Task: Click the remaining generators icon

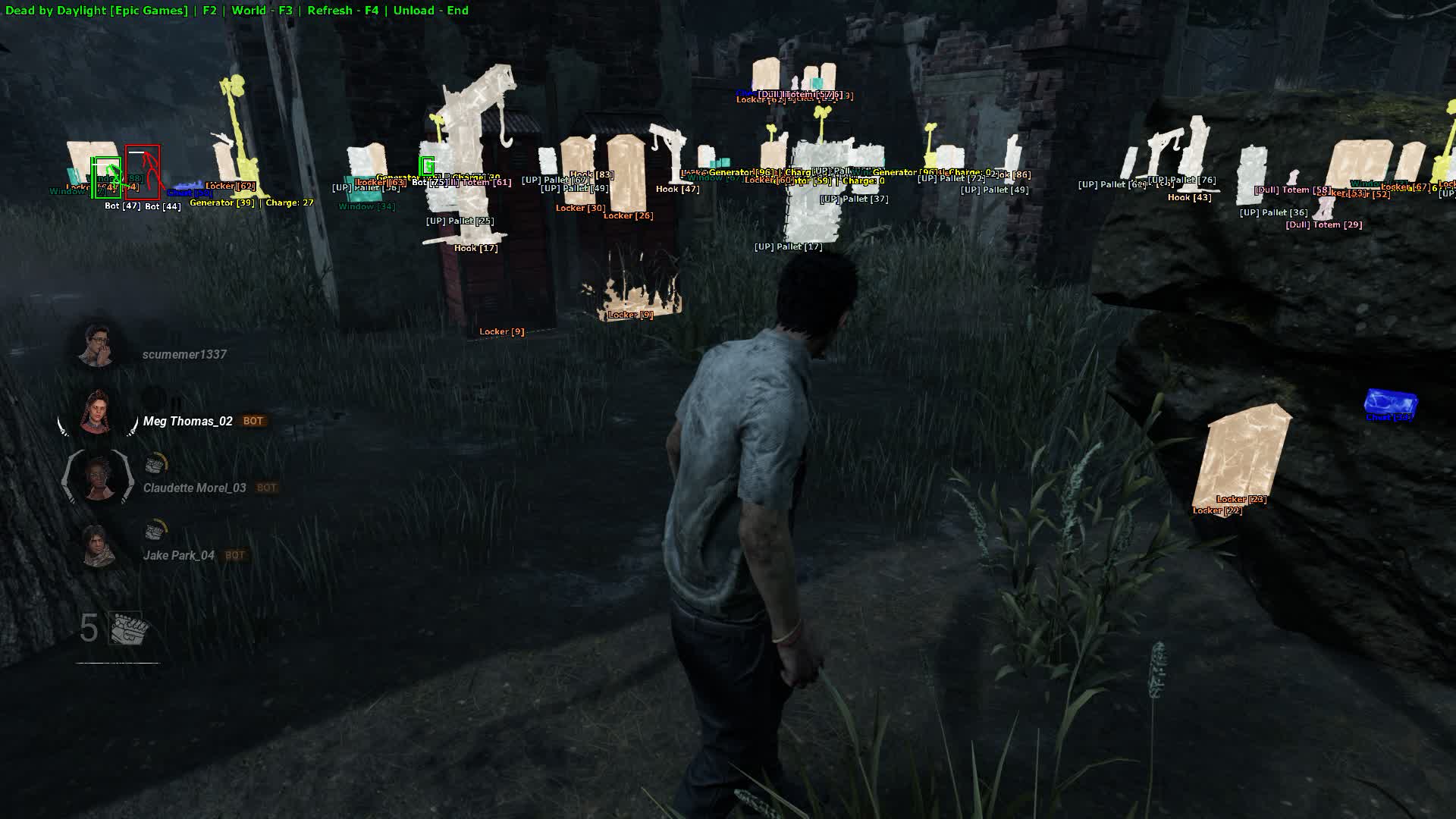Action: [x=127, y=629]
